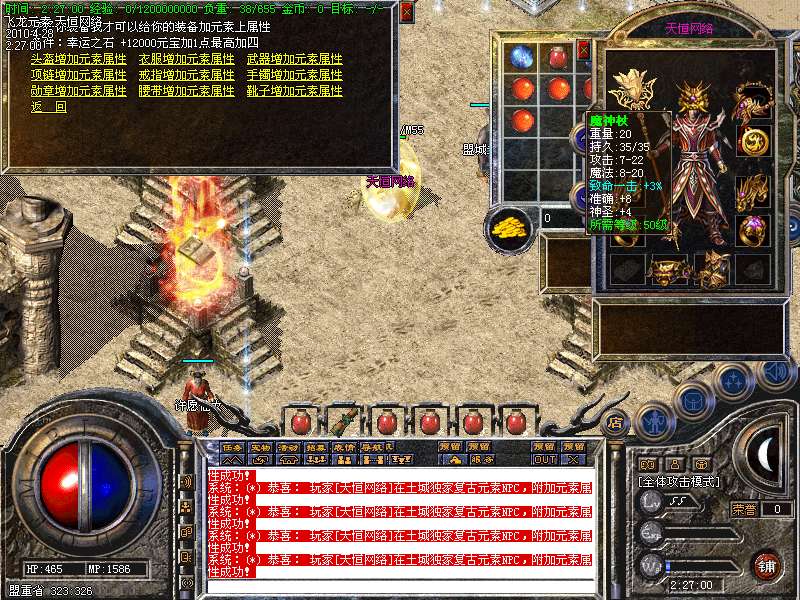Pick 腰带增加元素属性 (belt) option
Screen dimensions: 800x600
pos(186,91)
